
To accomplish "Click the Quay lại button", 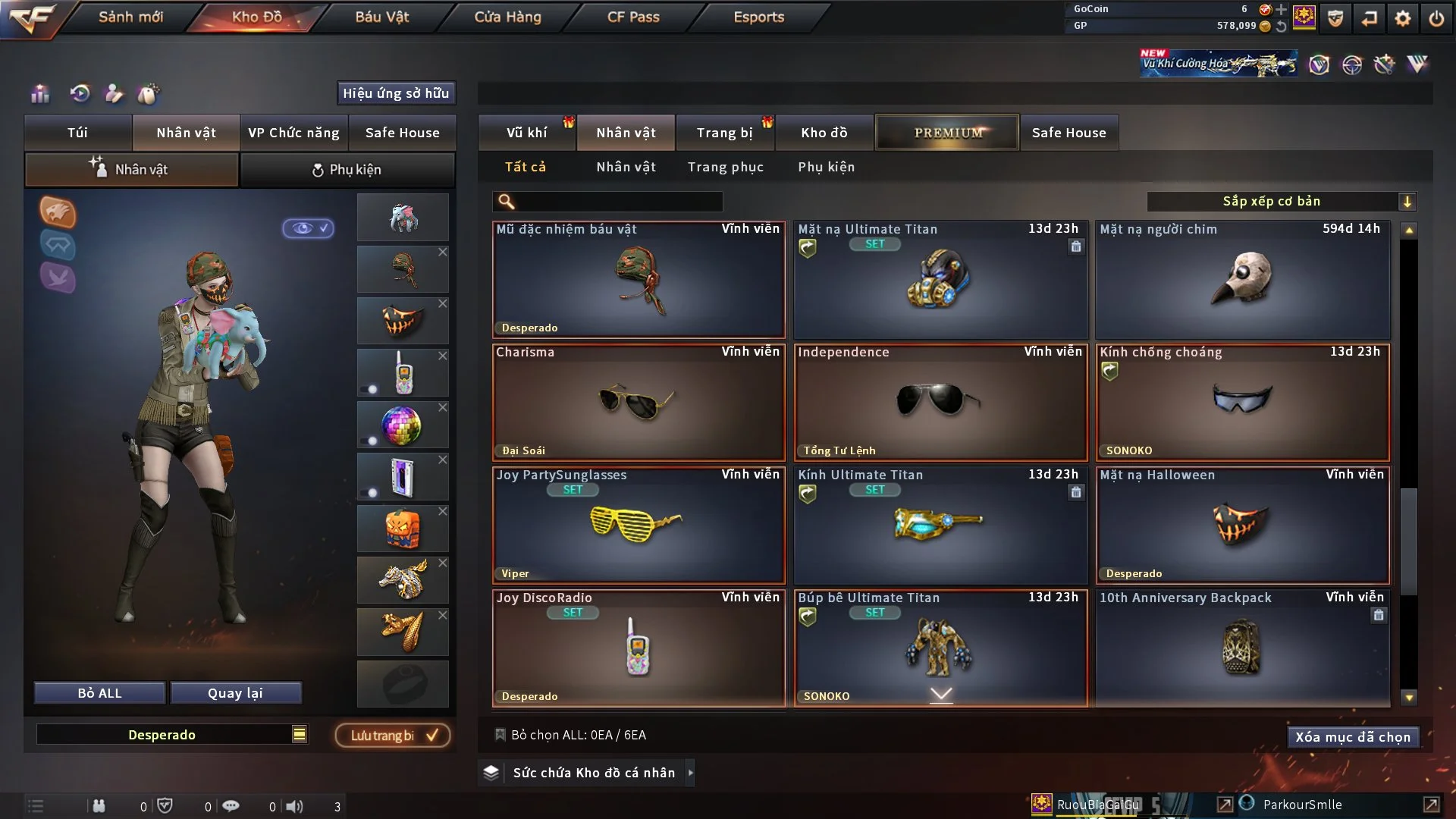I will coord(235,693).
